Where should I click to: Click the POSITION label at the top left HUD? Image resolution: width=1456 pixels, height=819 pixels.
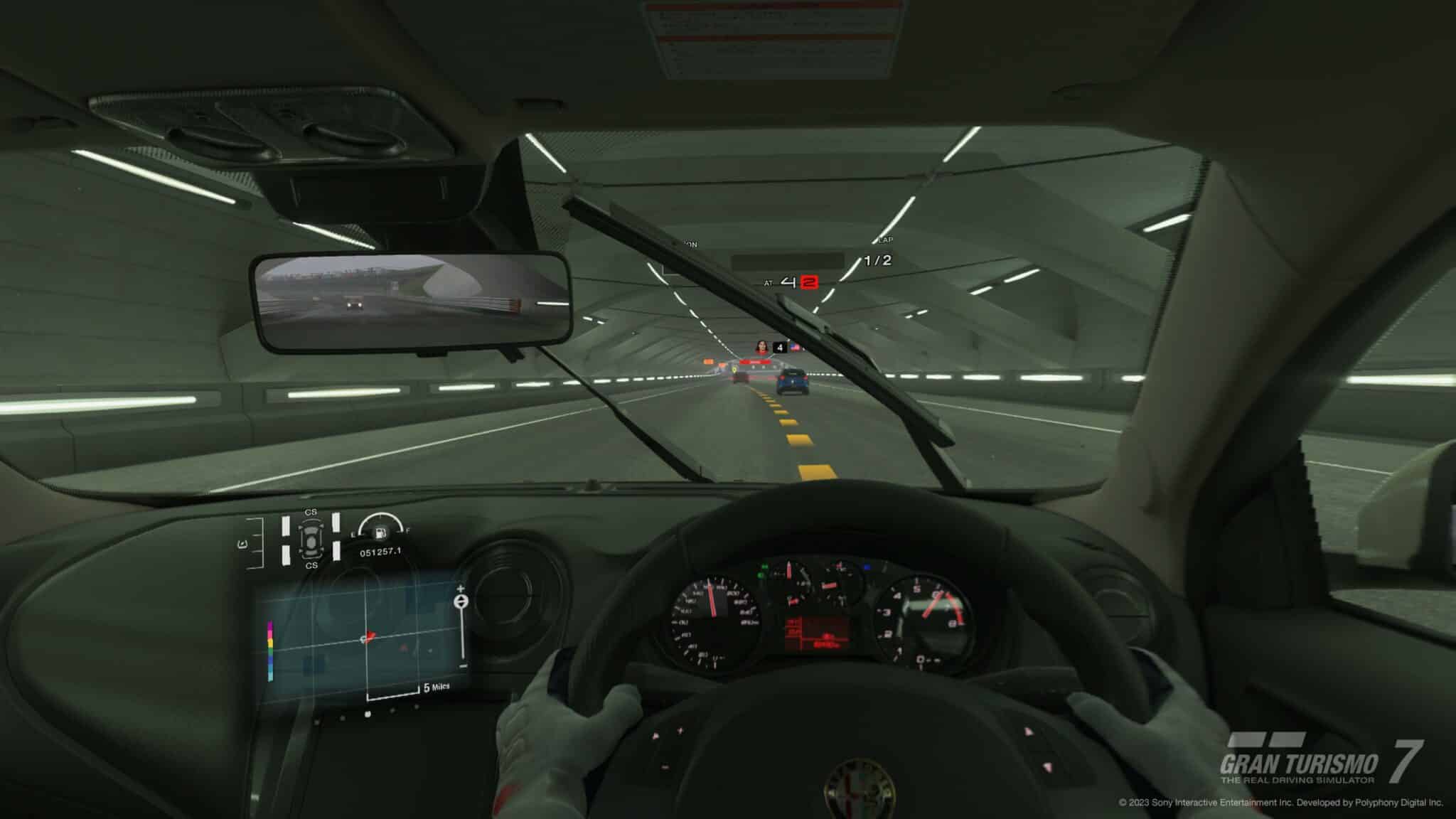pyautogui.click(x=688, y=242)
